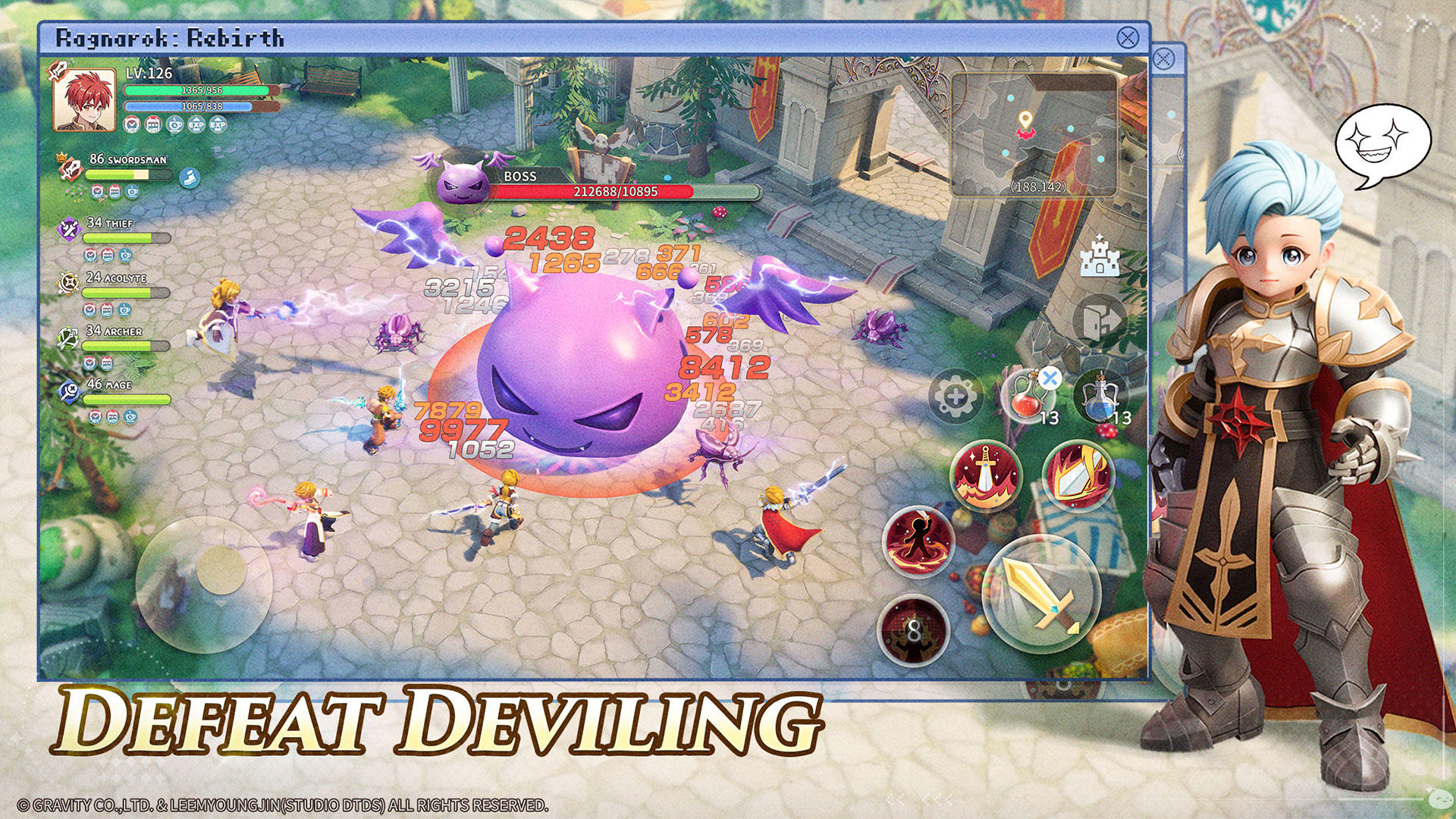
Task: Open the quick settings gear icon
Action: tap(956, 396)
